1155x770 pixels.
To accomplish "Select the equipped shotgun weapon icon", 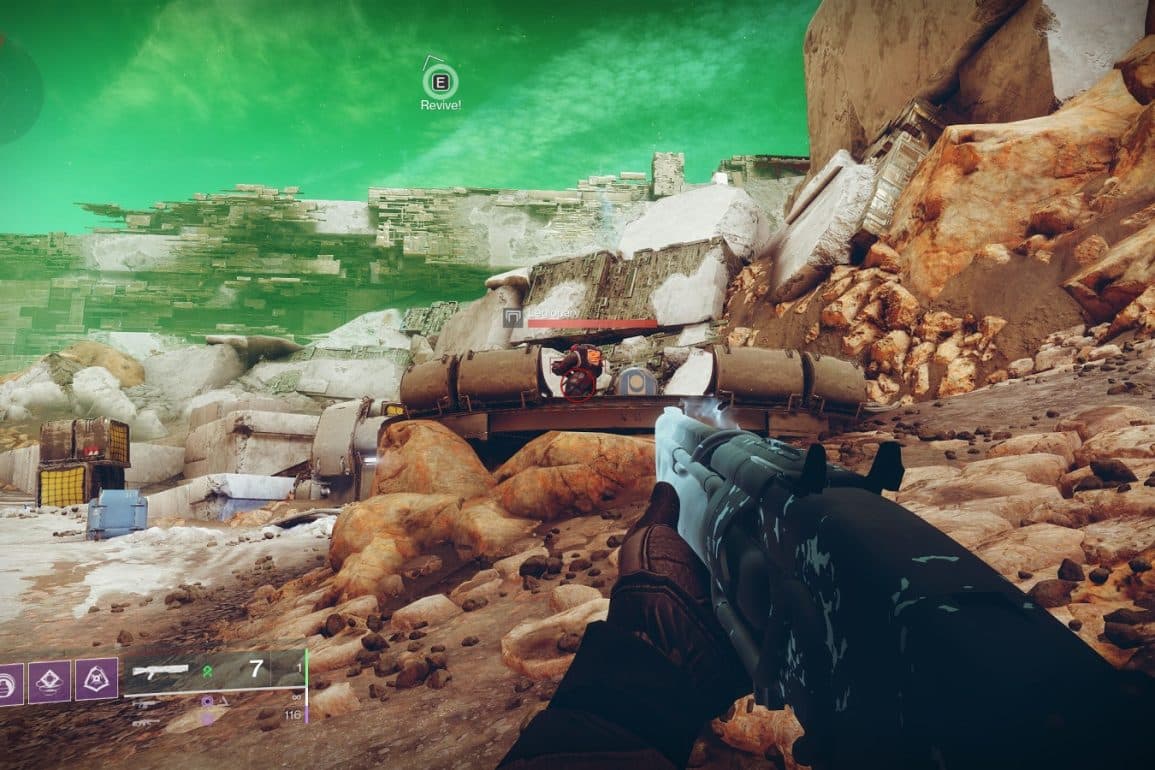I will [160, 670].
